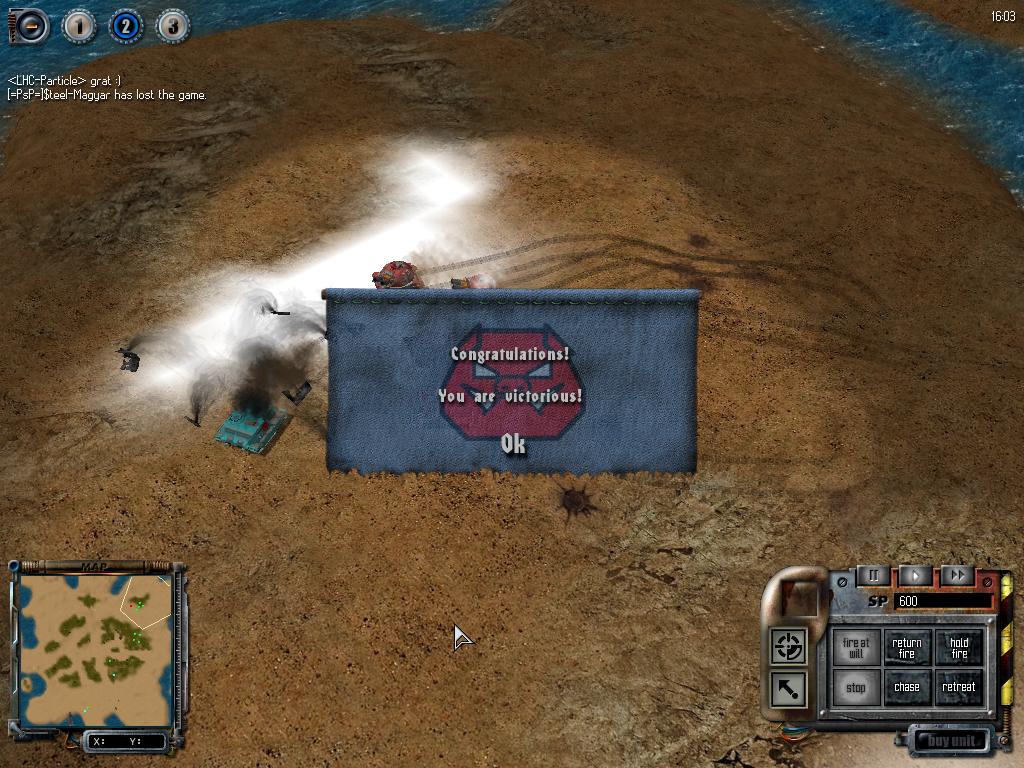
Task: Select the hold fire order
Action: pos(959,648)
